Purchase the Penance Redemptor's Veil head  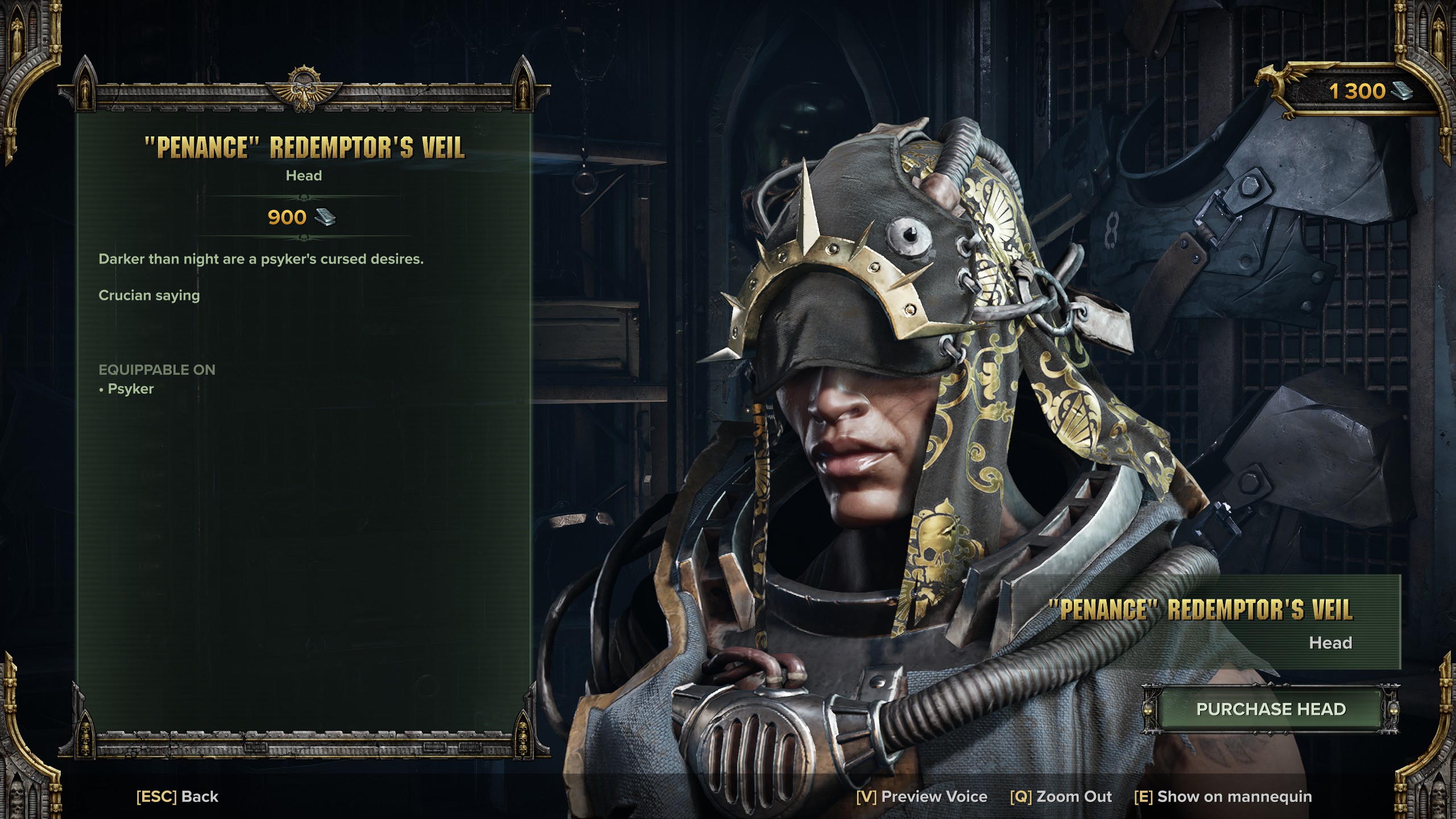pos(1271,709)
